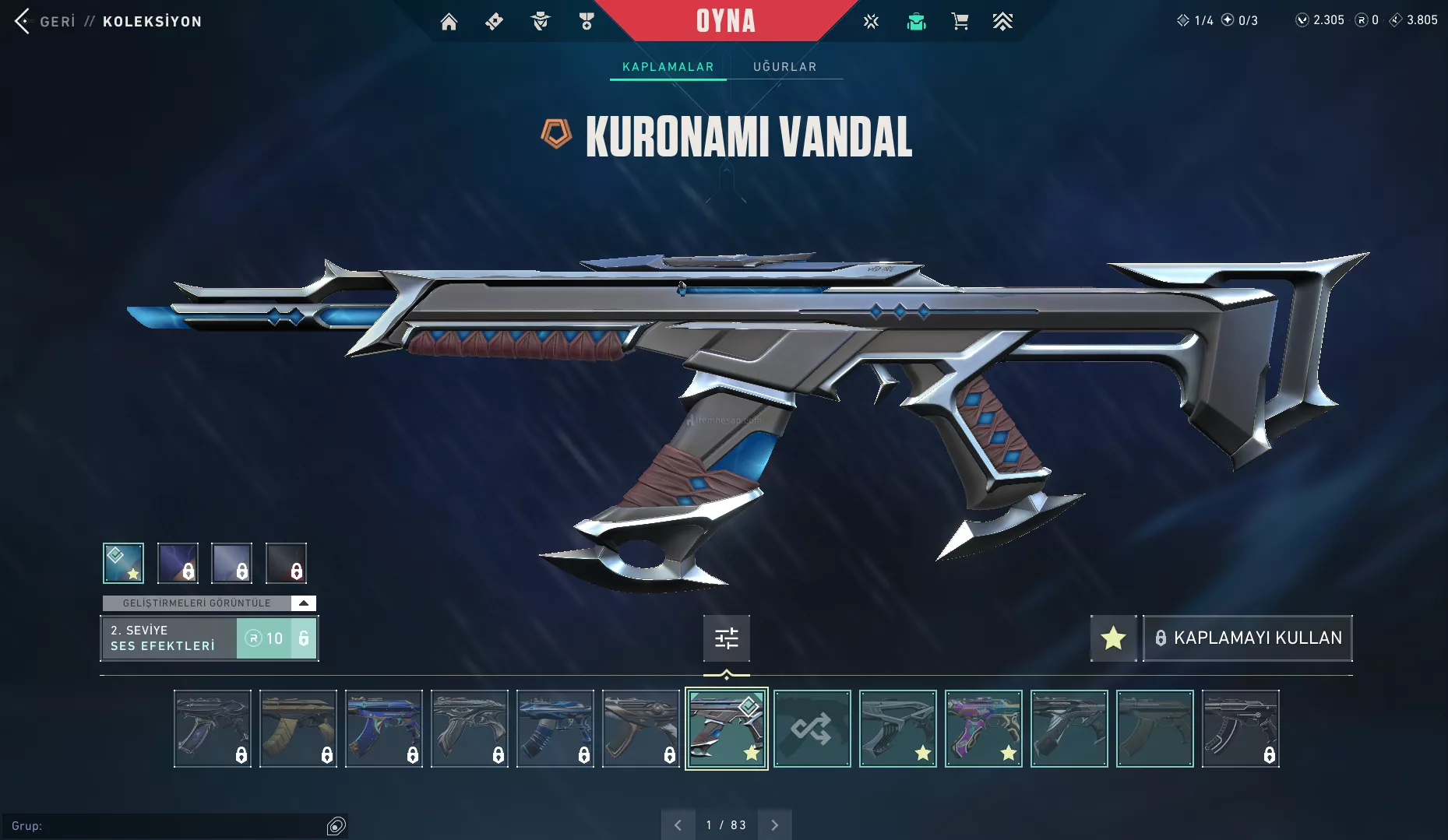The image size is (1448, 840).
Task: Collapse Geliştirmeleri Görüntüle panel
Action: [x=303, y=603]
